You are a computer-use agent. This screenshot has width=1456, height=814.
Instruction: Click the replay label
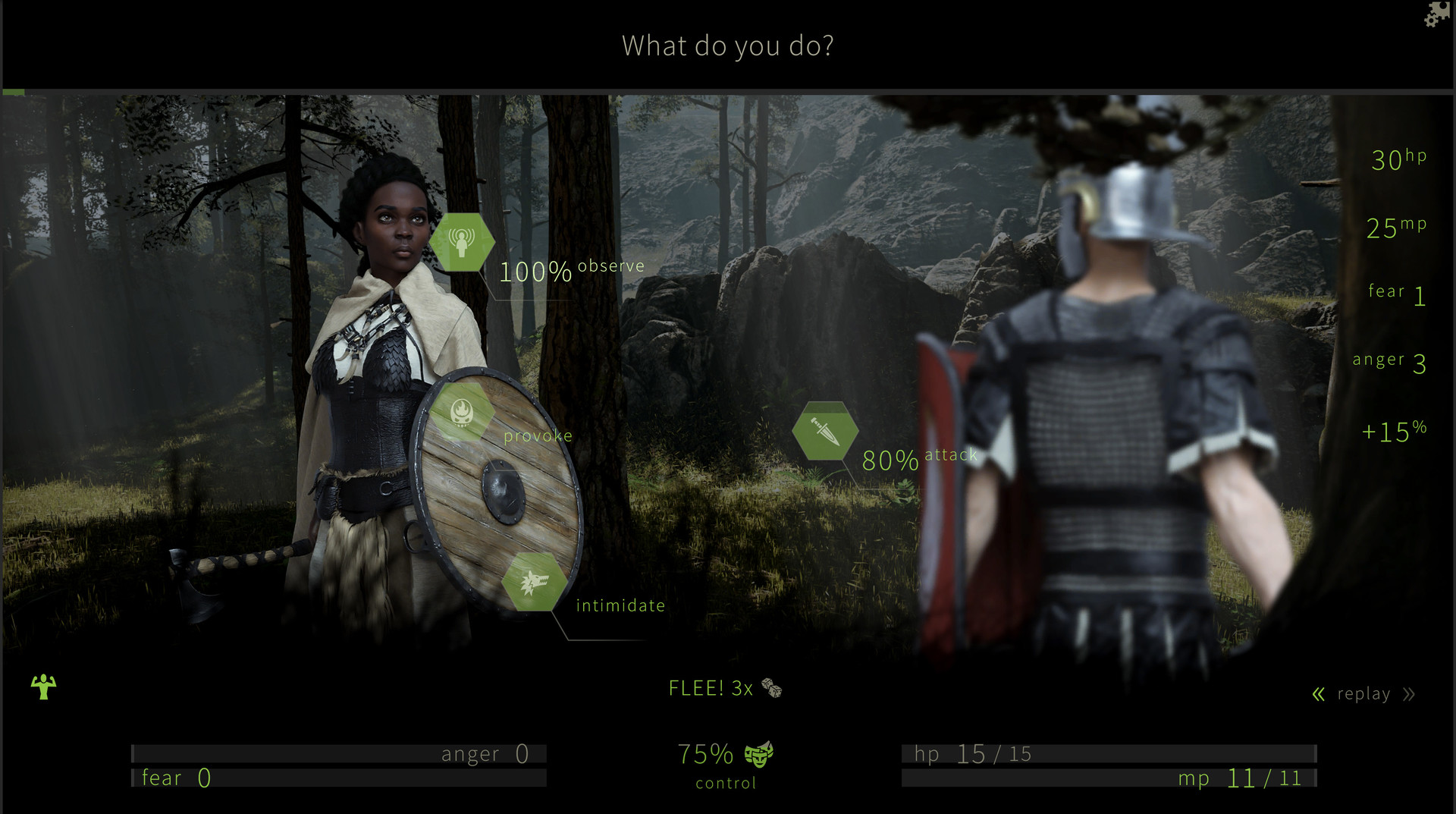click(x=1365, y=693)
